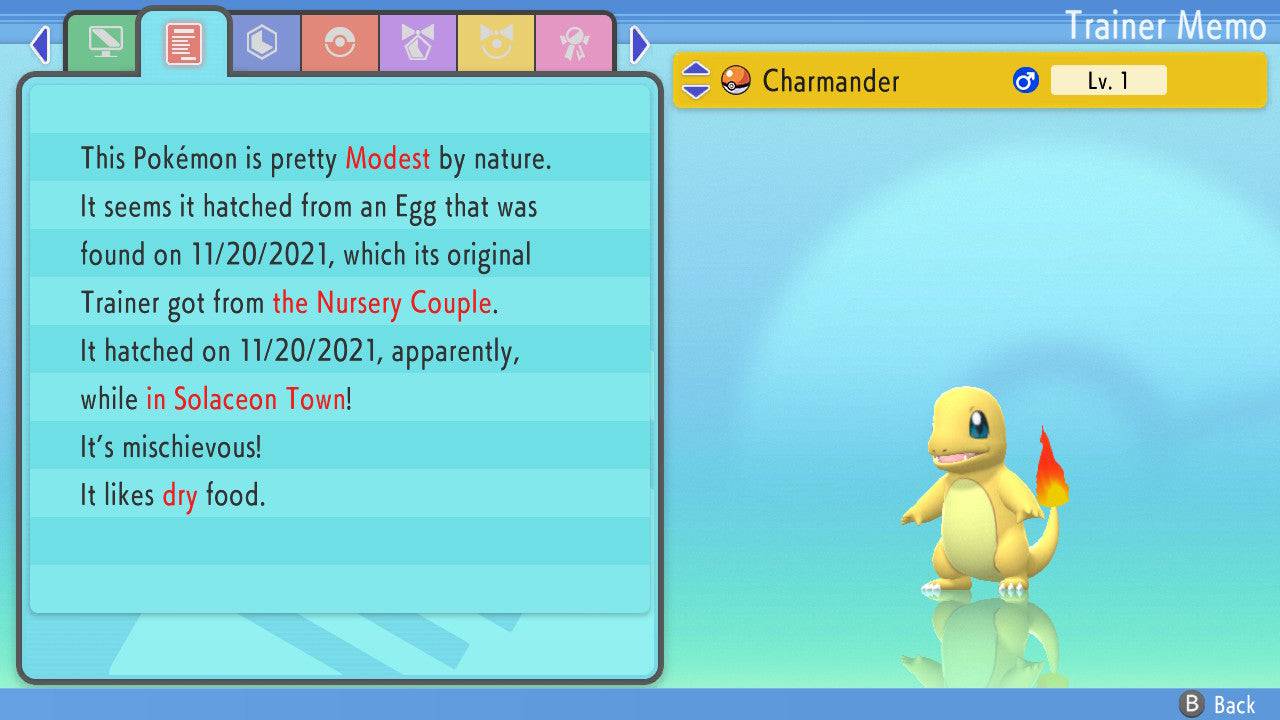Switch to the yellow smiling-face tab
This screenshot has height=720, width=1280.
point(496,43)
